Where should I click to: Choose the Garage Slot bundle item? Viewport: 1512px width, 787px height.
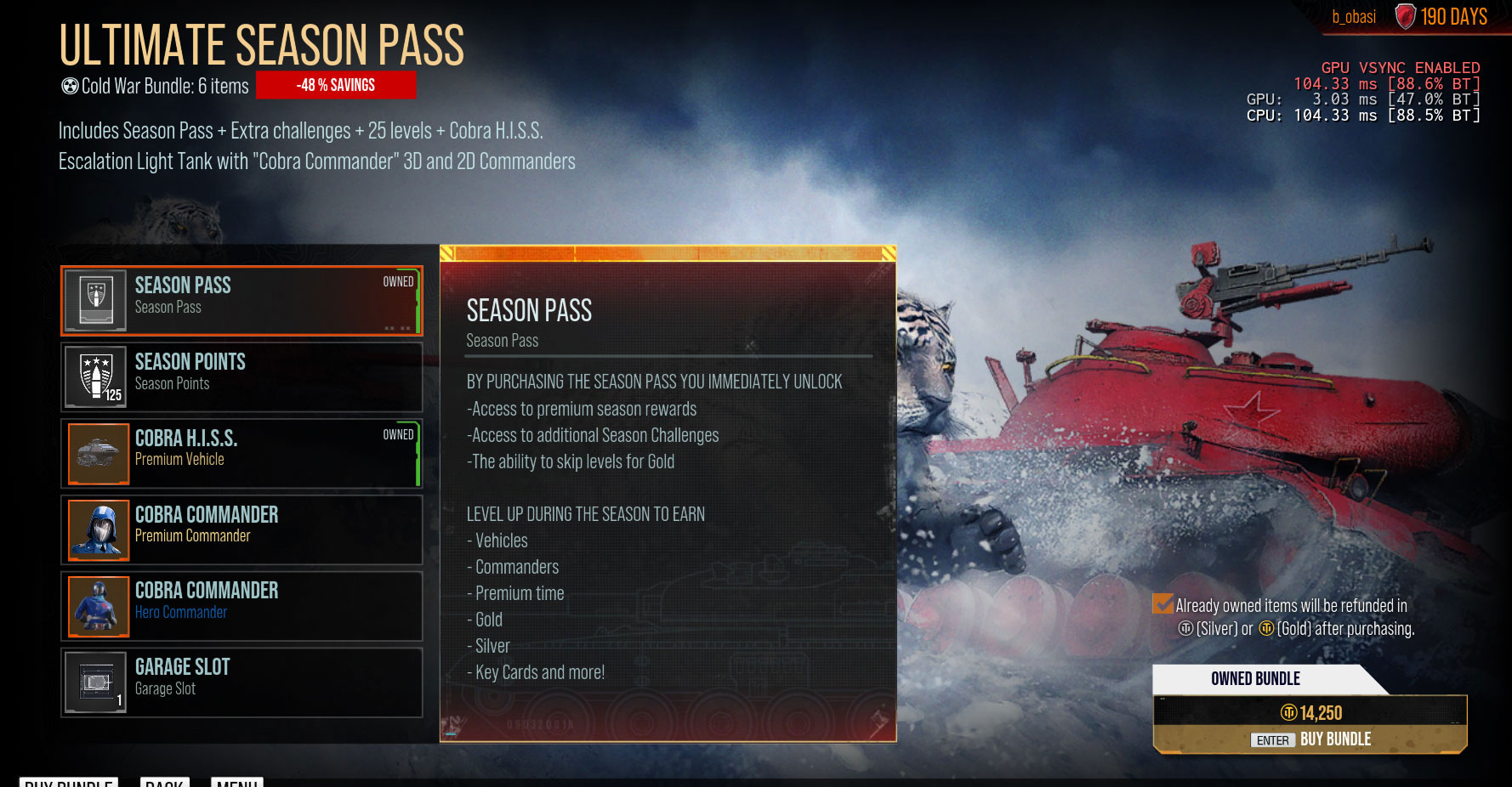[x=242, y=682]
